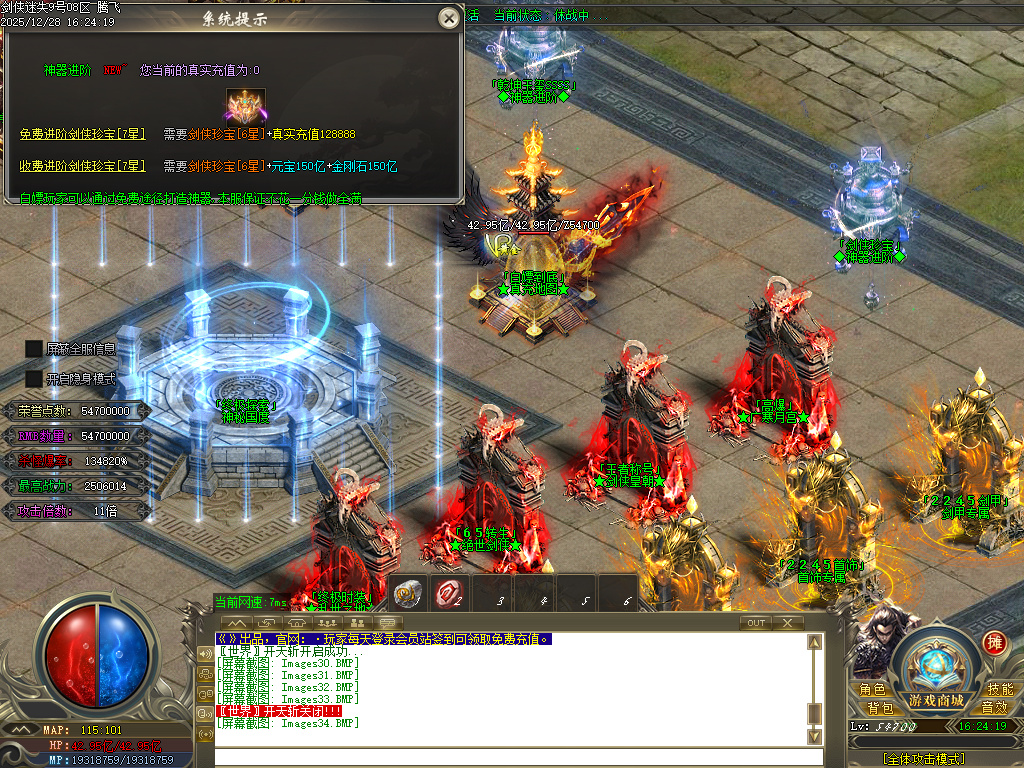Open the 技能 skills panel
Image resolution: width=1024 pixels, height=768 pixels.
point(999,689)
